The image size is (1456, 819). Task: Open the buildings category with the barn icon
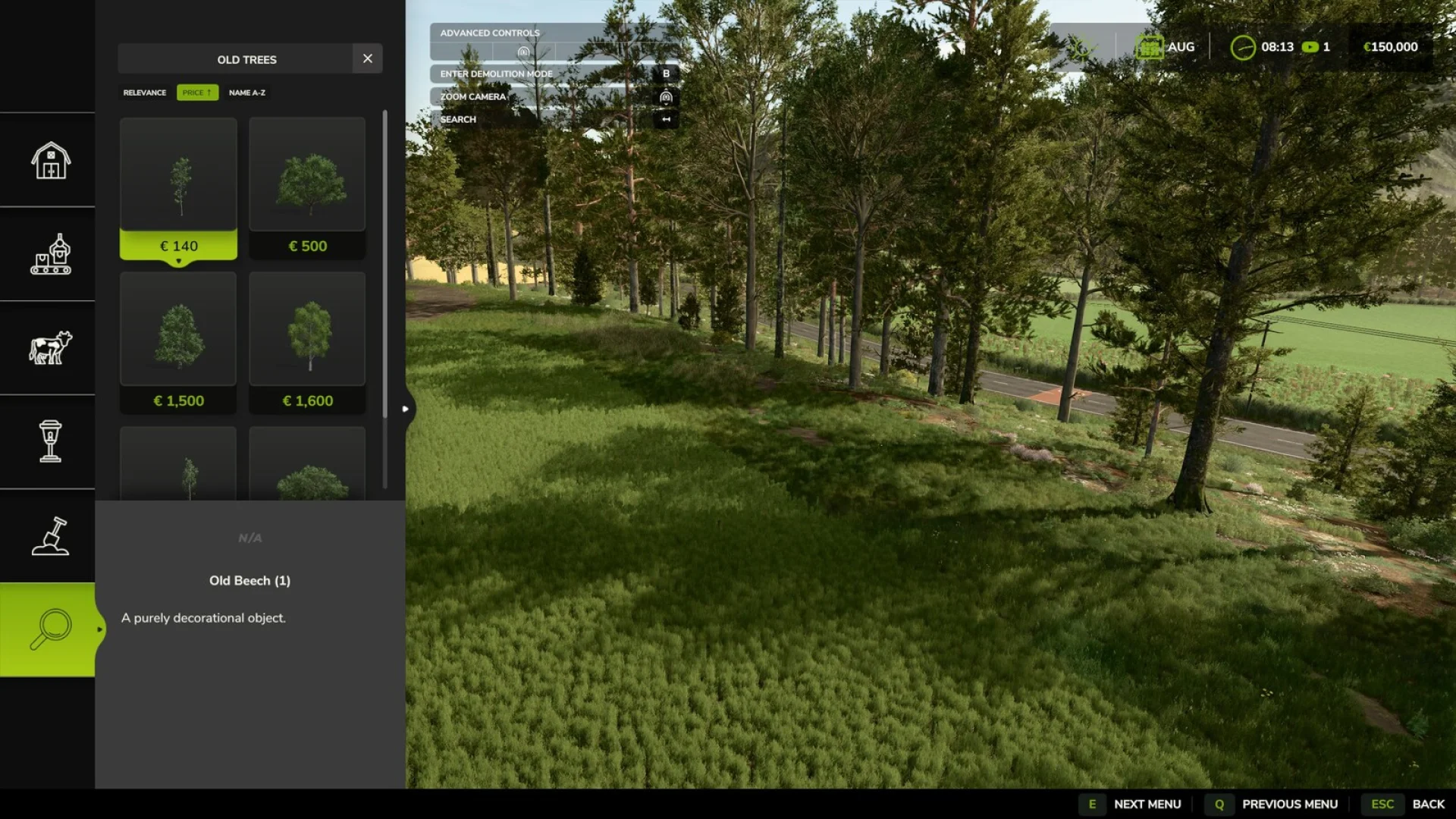48,161
